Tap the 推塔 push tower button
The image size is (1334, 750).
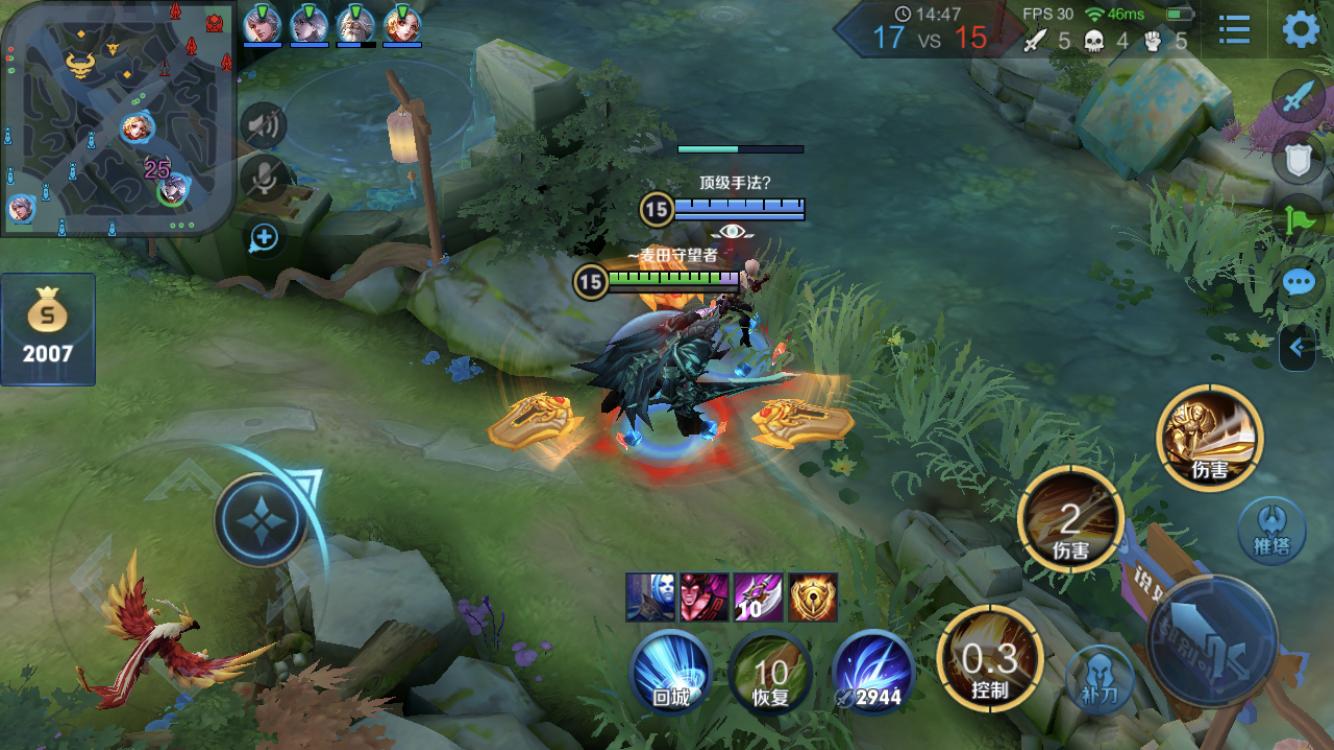click(x=1271, y=529)
